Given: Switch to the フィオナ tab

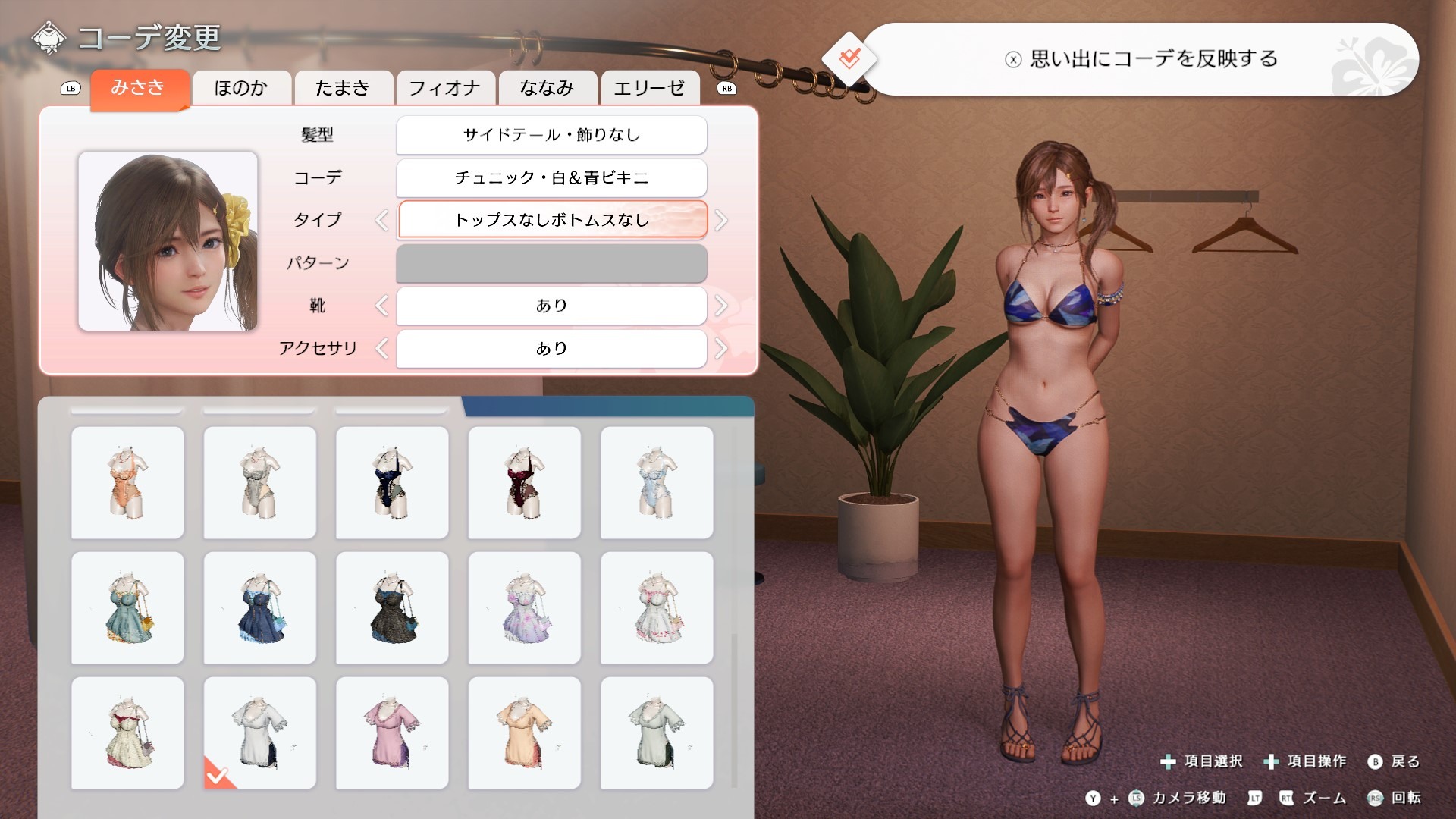Looking at the screenshot, I should pos(445,89).
